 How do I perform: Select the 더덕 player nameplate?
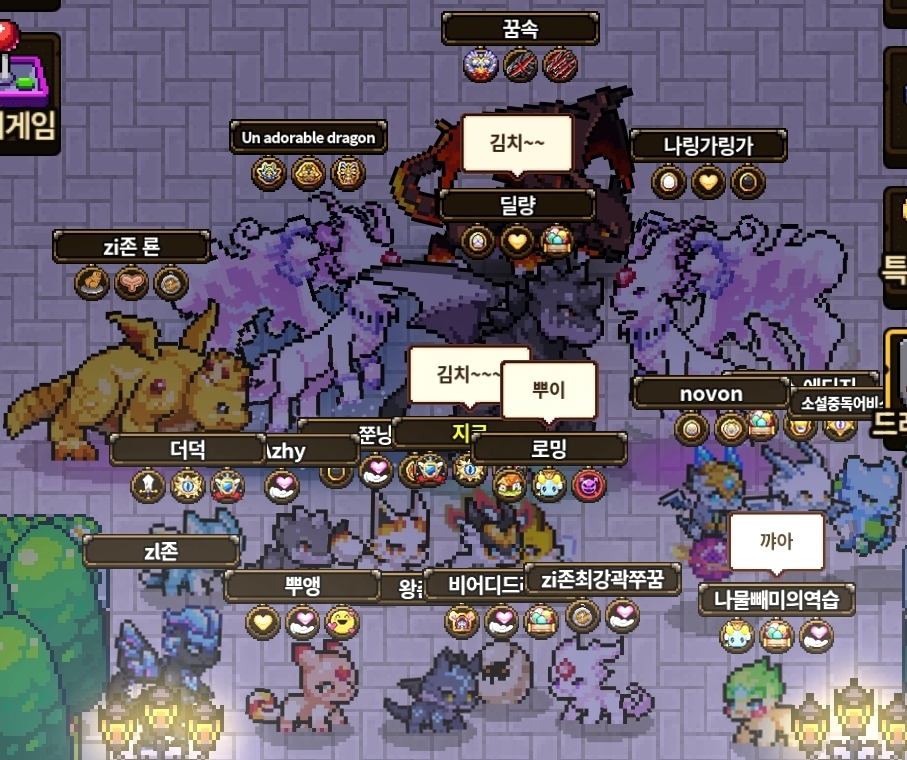(x=188, y=449)
